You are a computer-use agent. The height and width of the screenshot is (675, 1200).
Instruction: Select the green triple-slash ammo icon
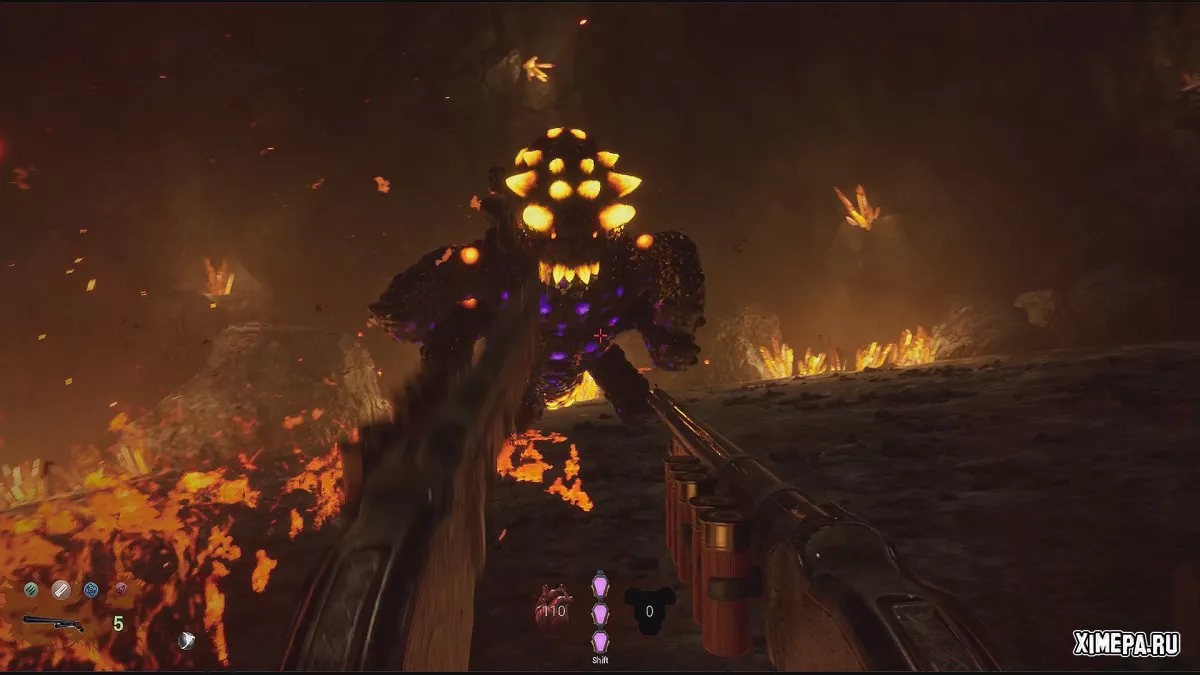click(31, 589)
